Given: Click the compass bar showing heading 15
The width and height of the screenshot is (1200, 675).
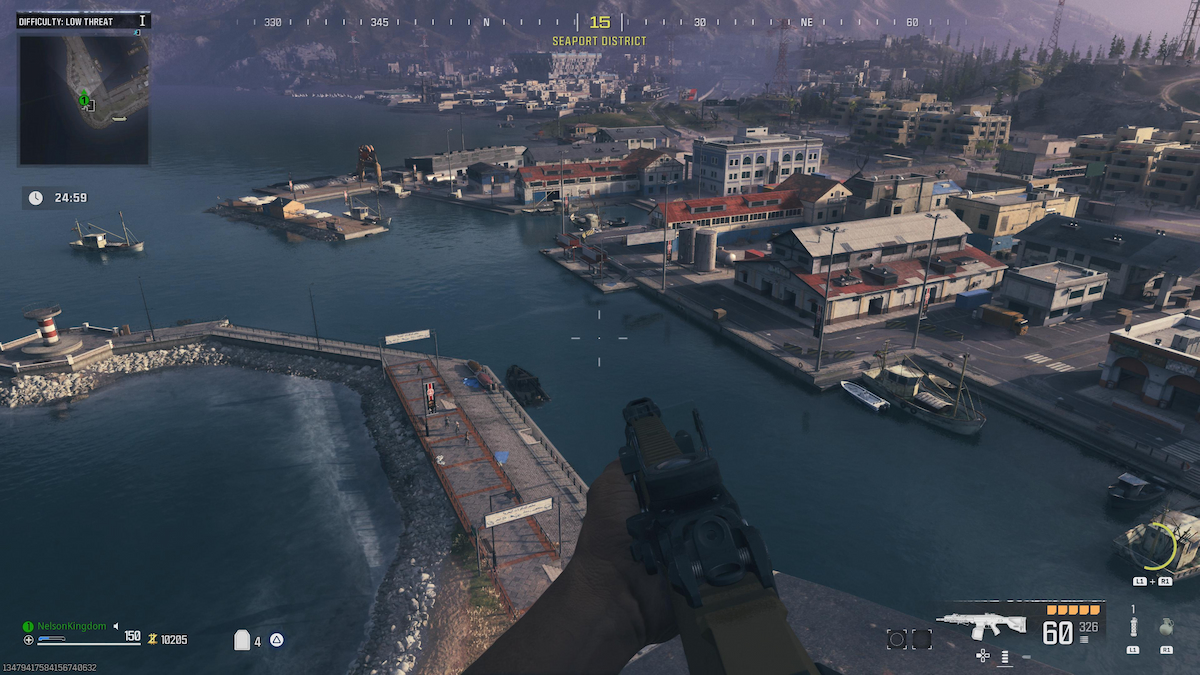Looking at the screenshot, I should pos(599,22).
